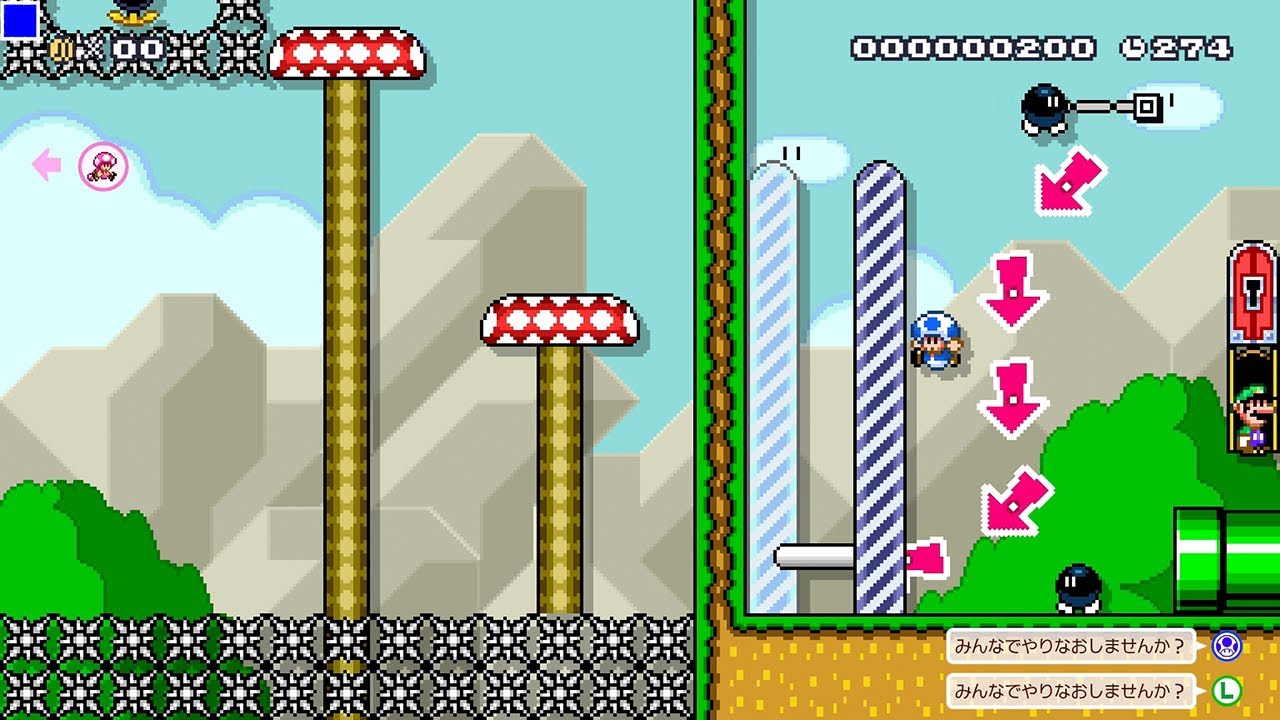1280x720 pixels.
Task: Click the chat message next to Luigi's L icon
Action: 1071,690
